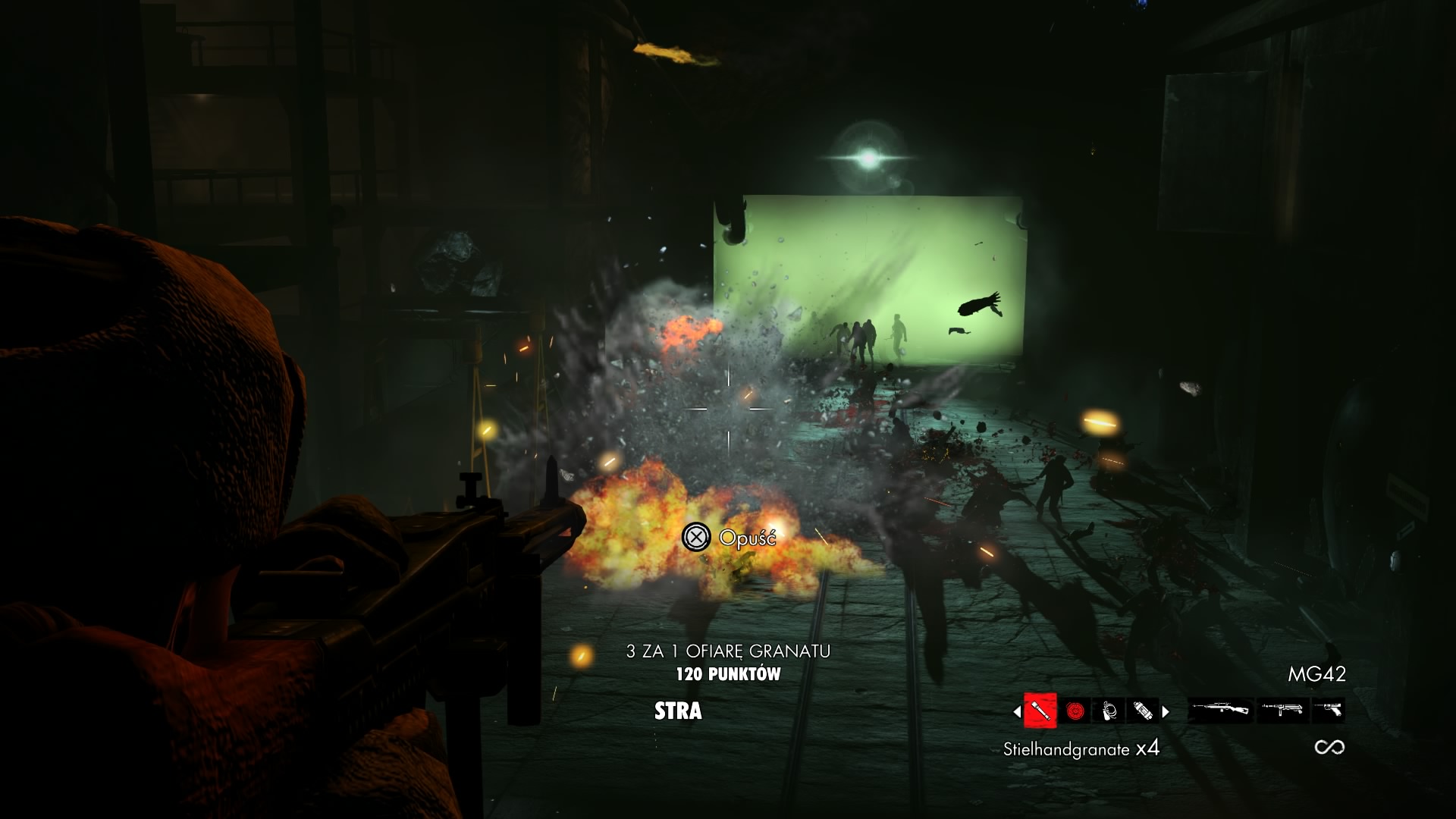Viewport: 1456px width, 819px height.
Task: Switch to the scoped sniper rifle
Action: point(1220,711)
